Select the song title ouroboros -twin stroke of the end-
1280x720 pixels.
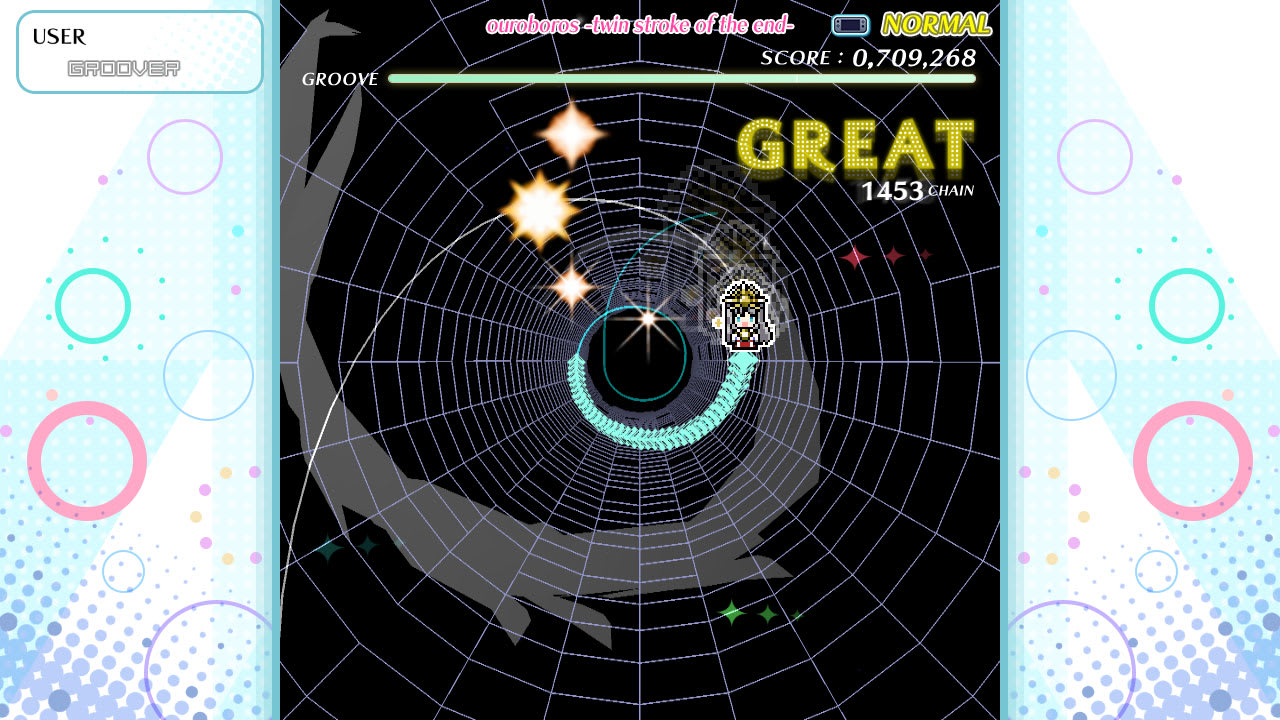point(639,24)
